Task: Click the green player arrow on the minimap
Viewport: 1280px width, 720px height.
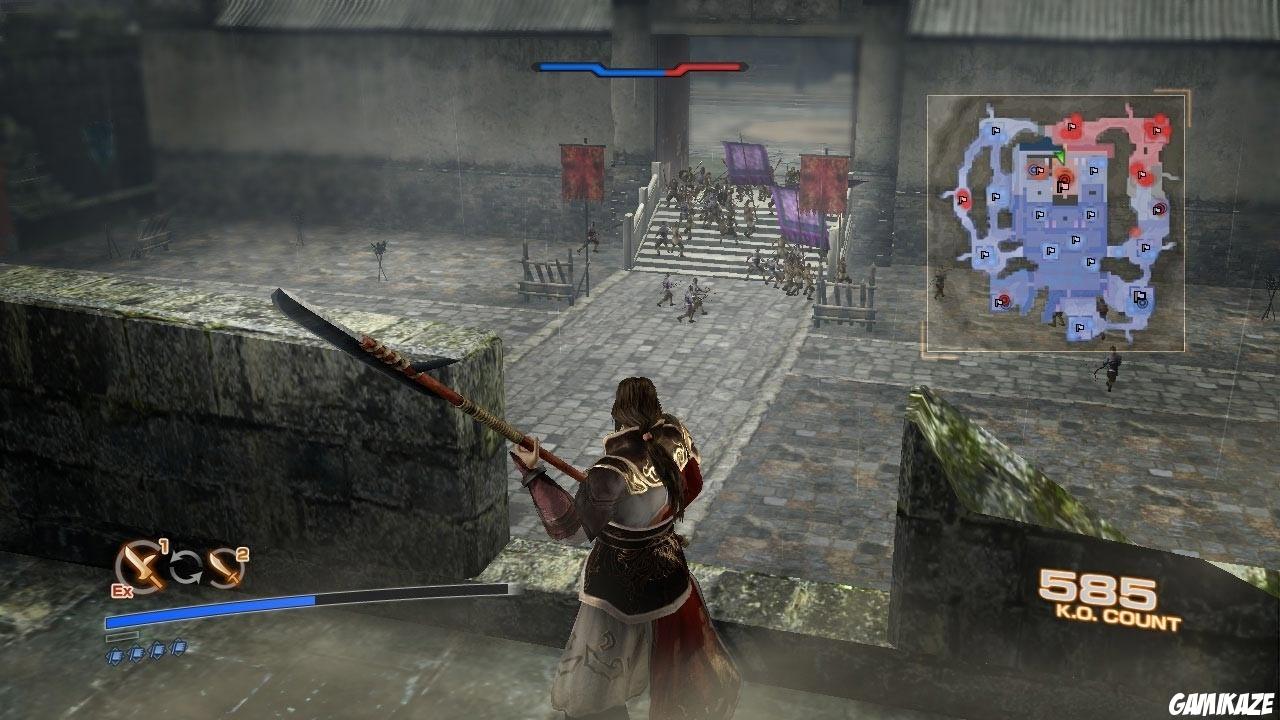Action: [1062, 156]
